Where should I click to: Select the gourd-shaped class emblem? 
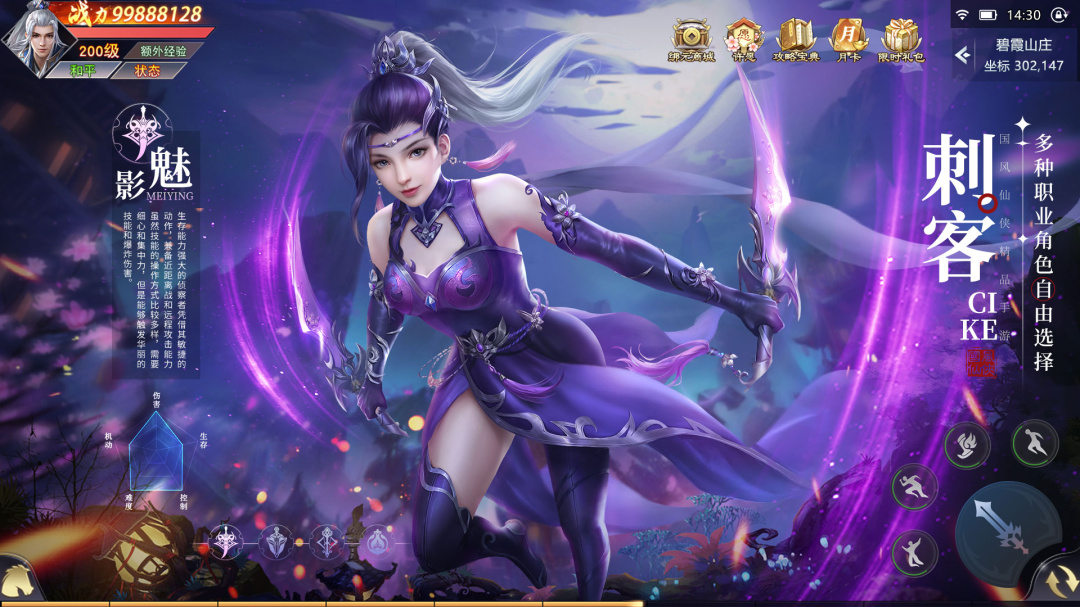(x=377, y=542)
